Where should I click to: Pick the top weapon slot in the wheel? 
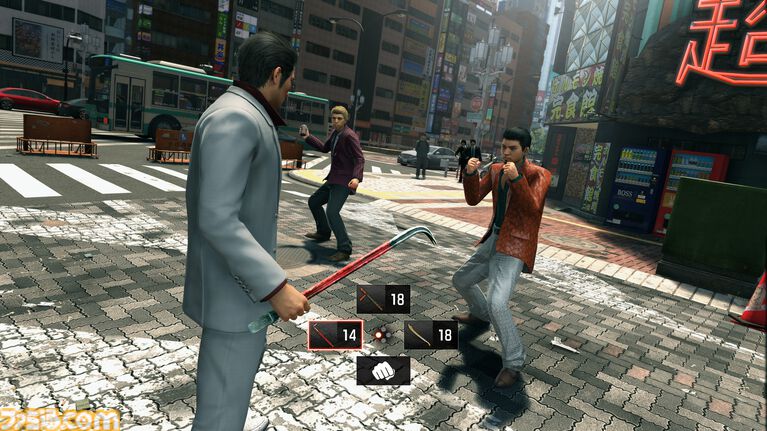pyautogui.click(x=383, y=299)
